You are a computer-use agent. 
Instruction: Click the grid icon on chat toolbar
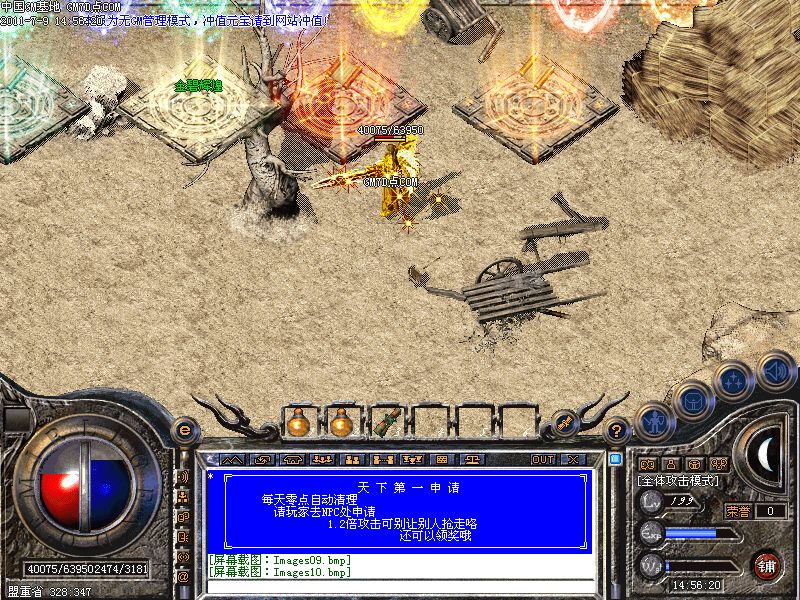coord(442,460)
